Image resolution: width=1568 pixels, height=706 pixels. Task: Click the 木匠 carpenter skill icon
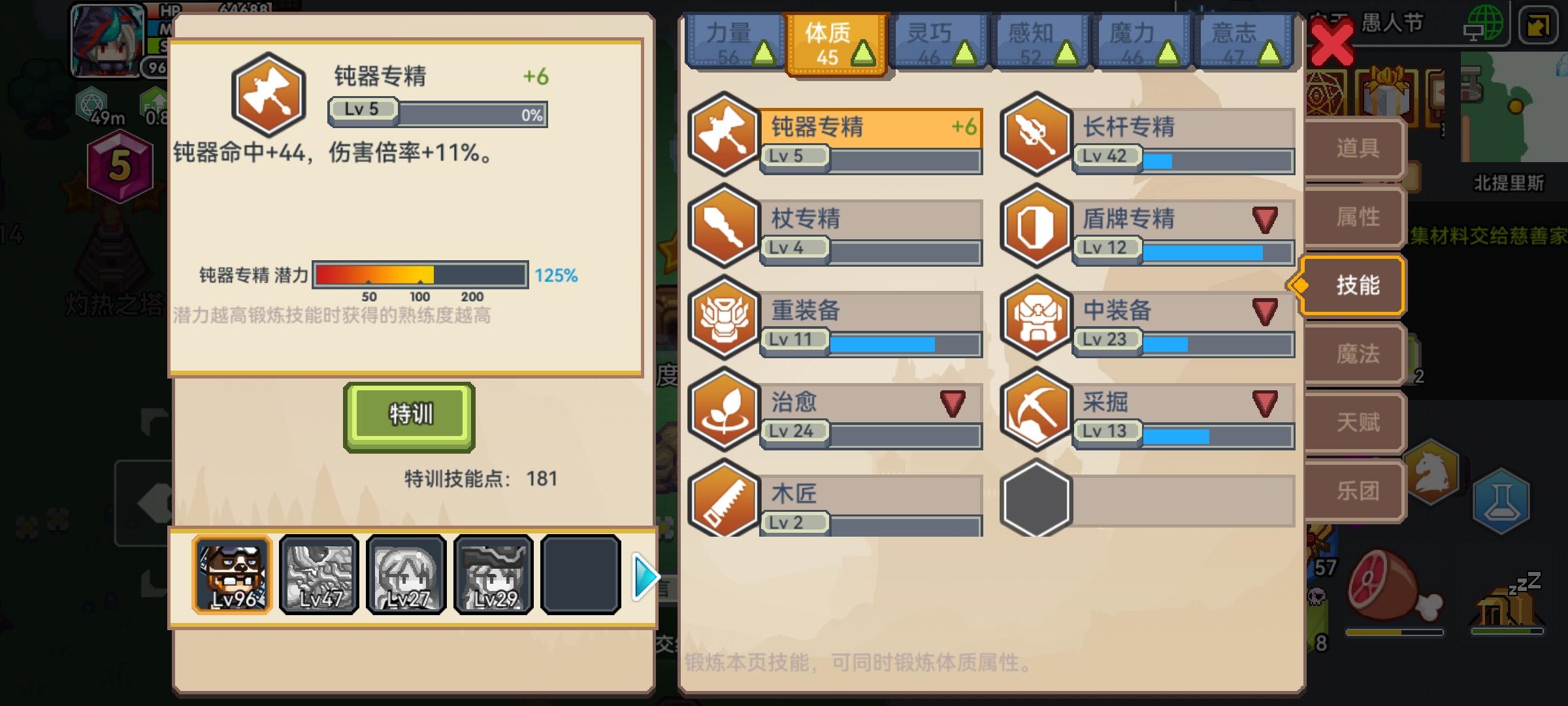point(725,502)
